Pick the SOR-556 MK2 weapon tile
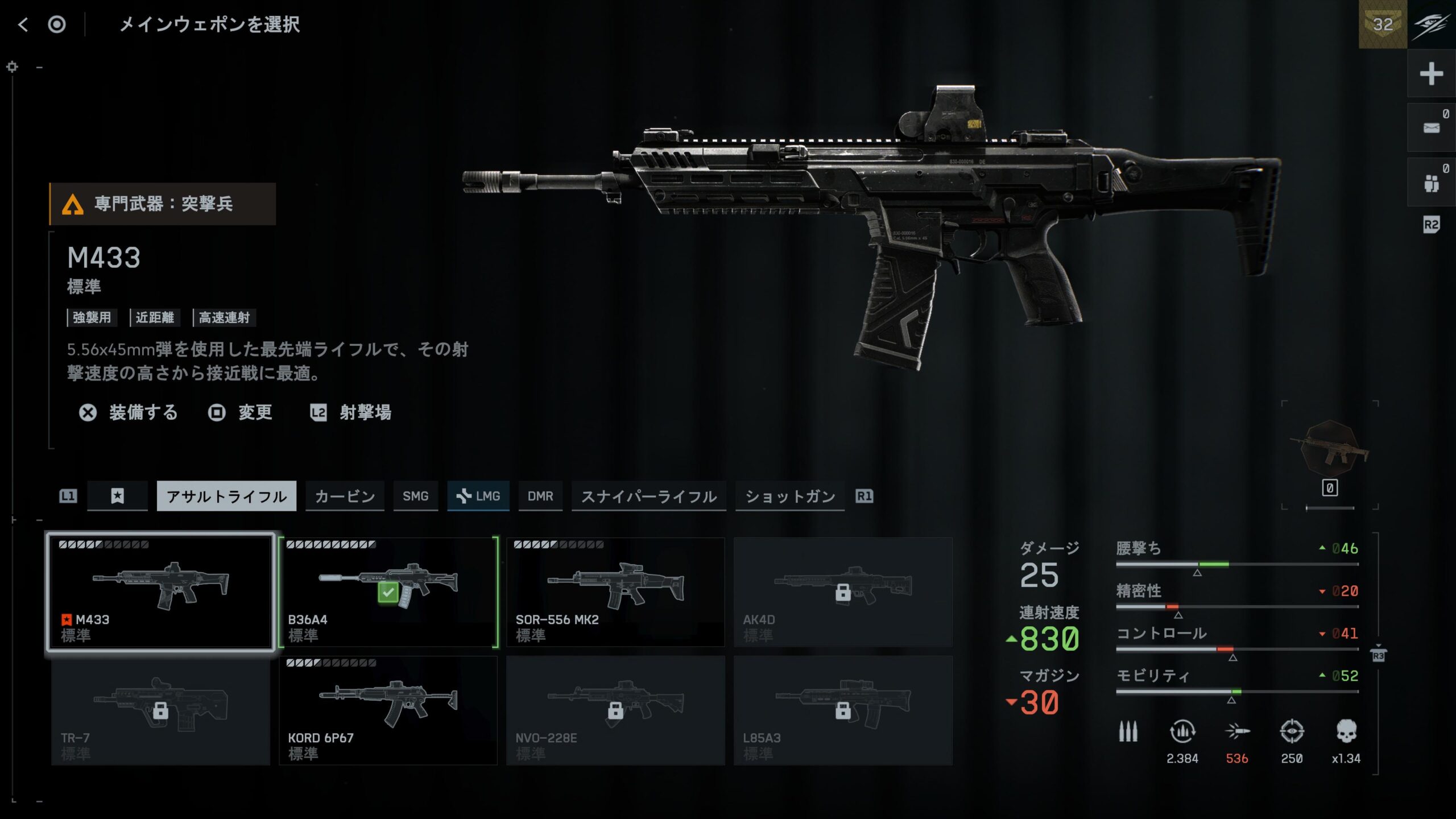This screenshot has height=819, width=1456. point(615,591)
